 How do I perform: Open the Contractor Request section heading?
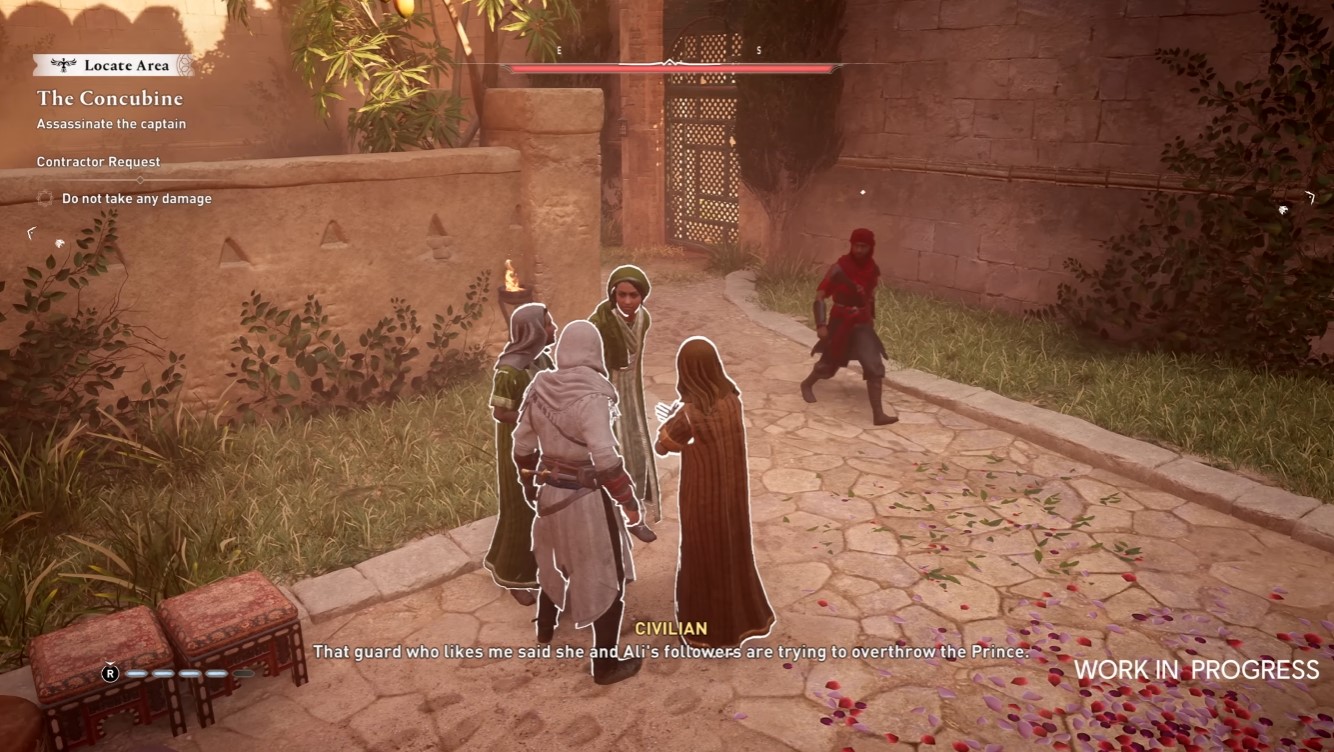point(97,161)
